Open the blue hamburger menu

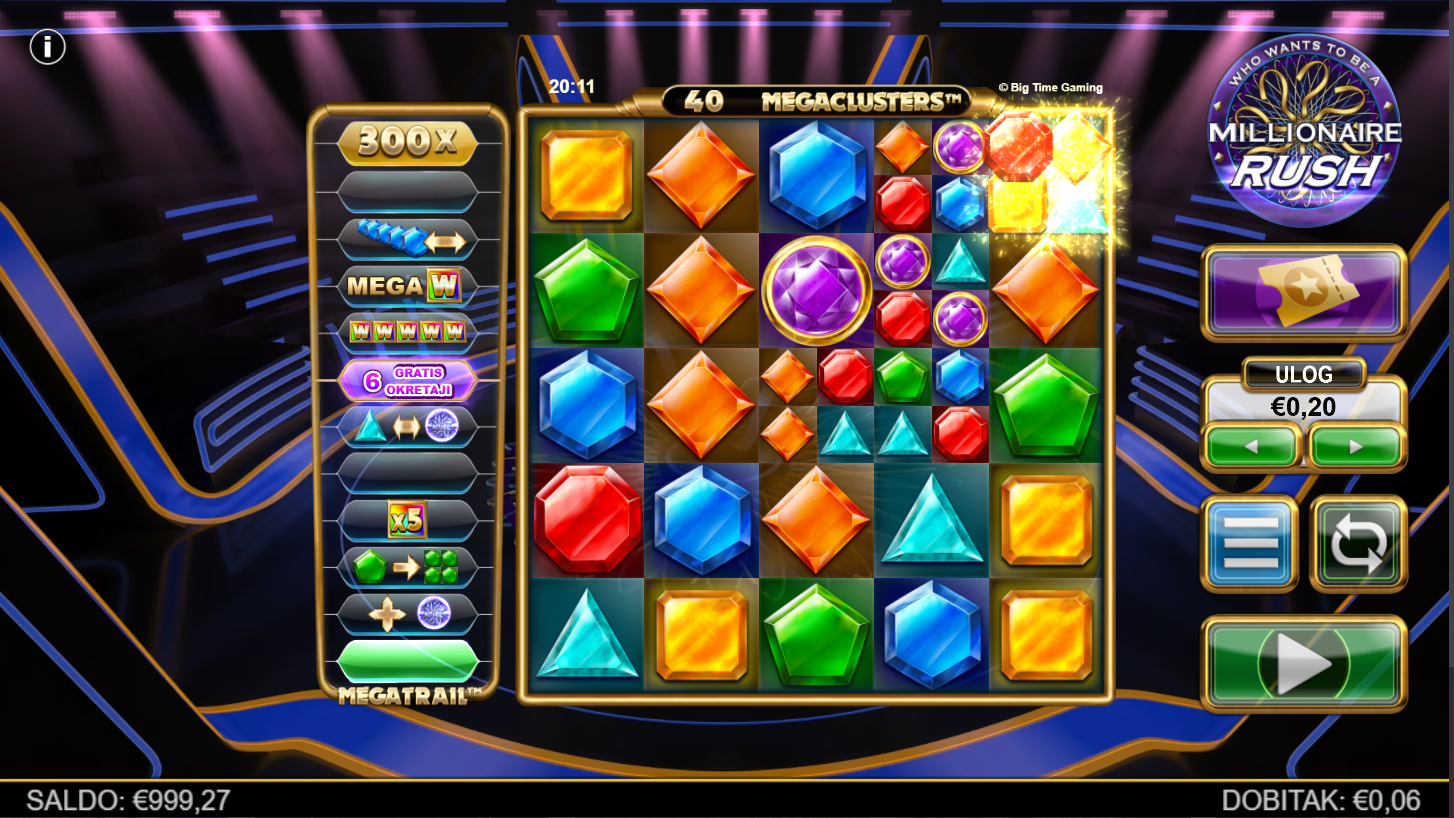point(1250,544)
